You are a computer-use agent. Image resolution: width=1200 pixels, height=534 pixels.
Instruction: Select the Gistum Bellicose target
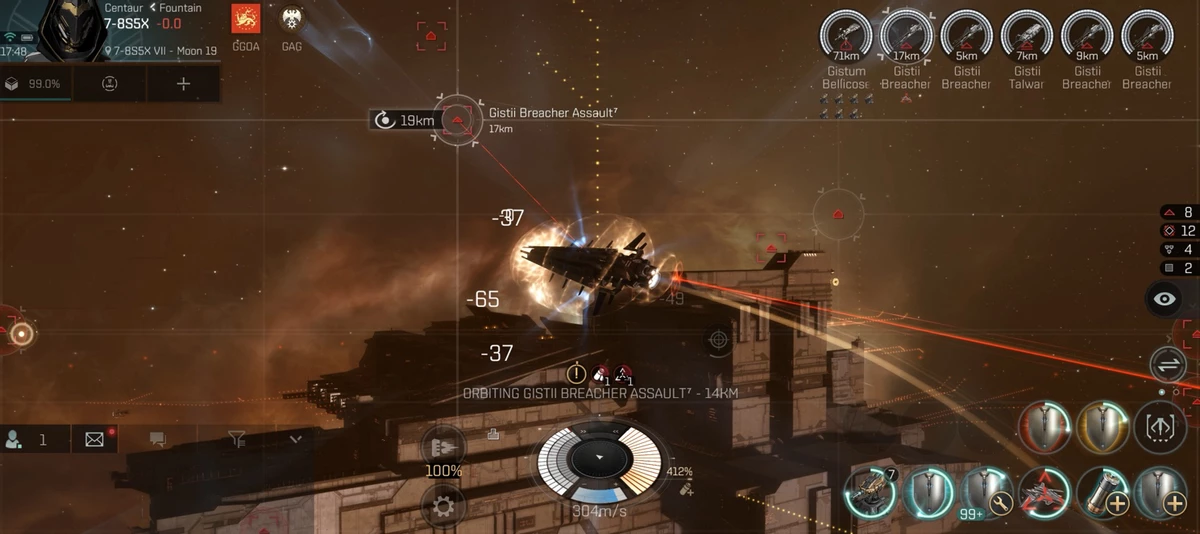click(846, 38)
